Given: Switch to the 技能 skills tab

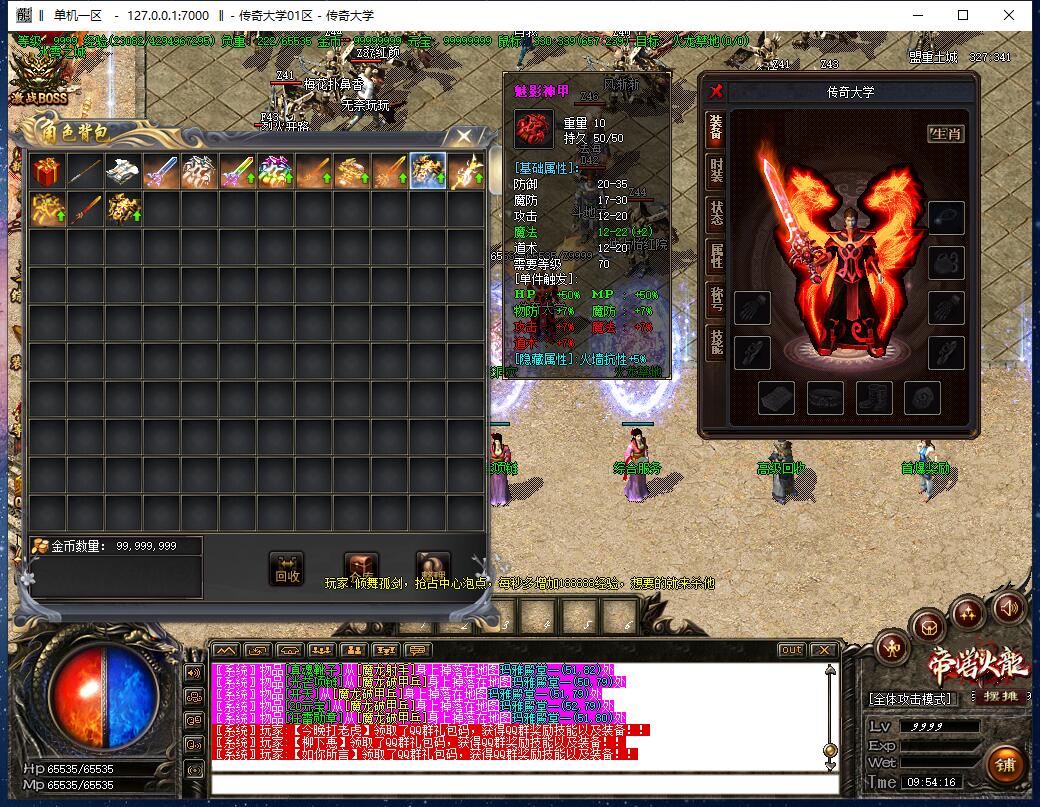Looking at the screenshot, I should coord(716,341).
